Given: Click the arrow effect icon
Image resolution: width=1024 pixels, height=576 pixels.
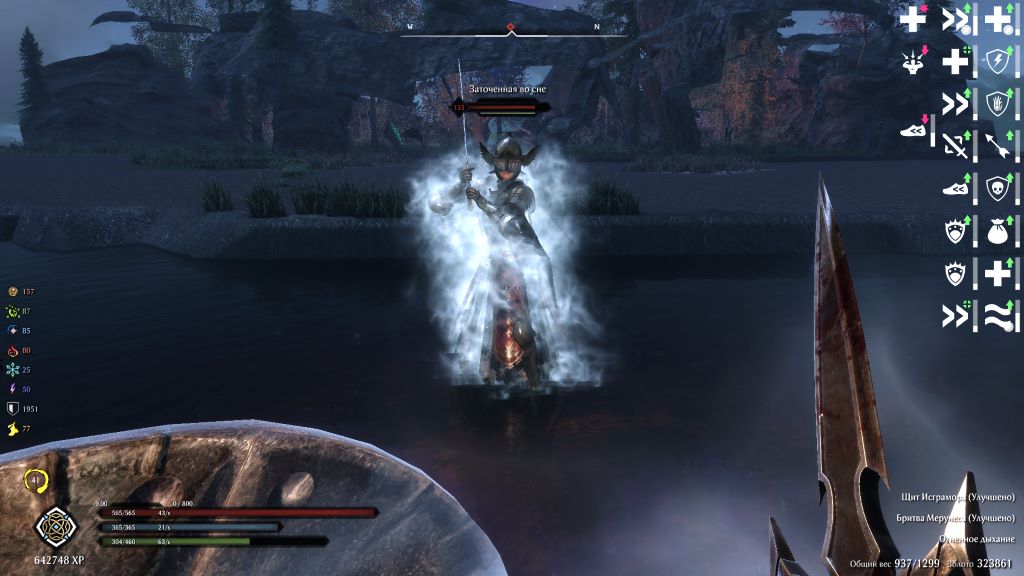Looking at the screenshot, I should tap(999, 145).
